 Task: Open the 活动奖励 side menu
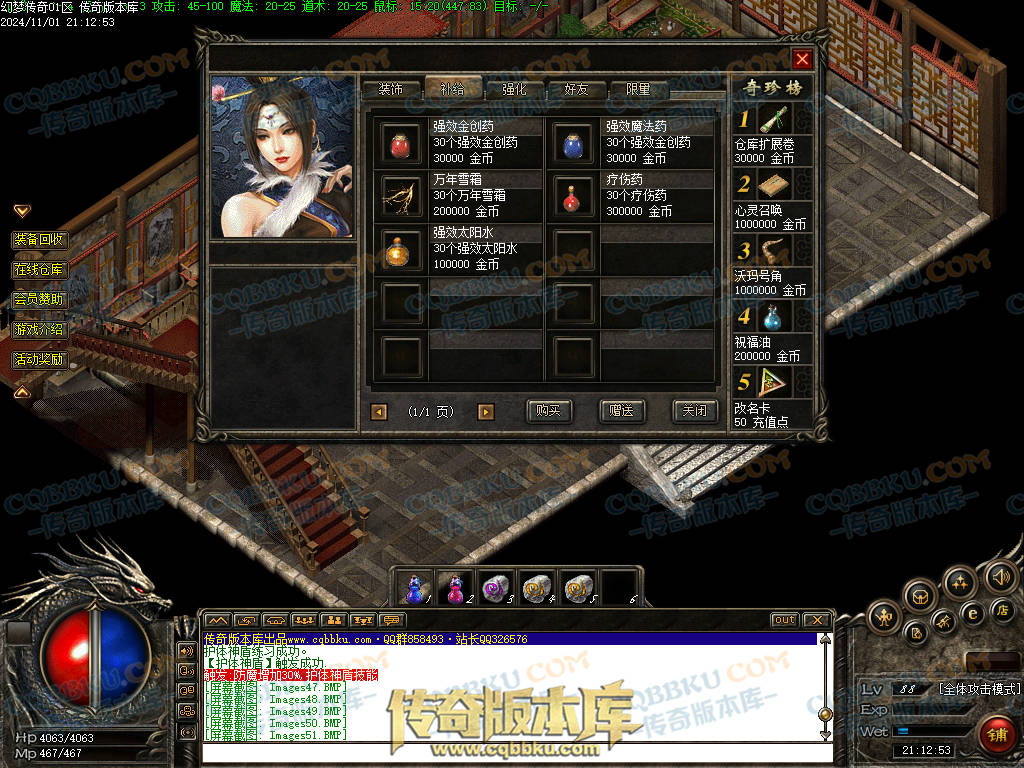point(40,359)
